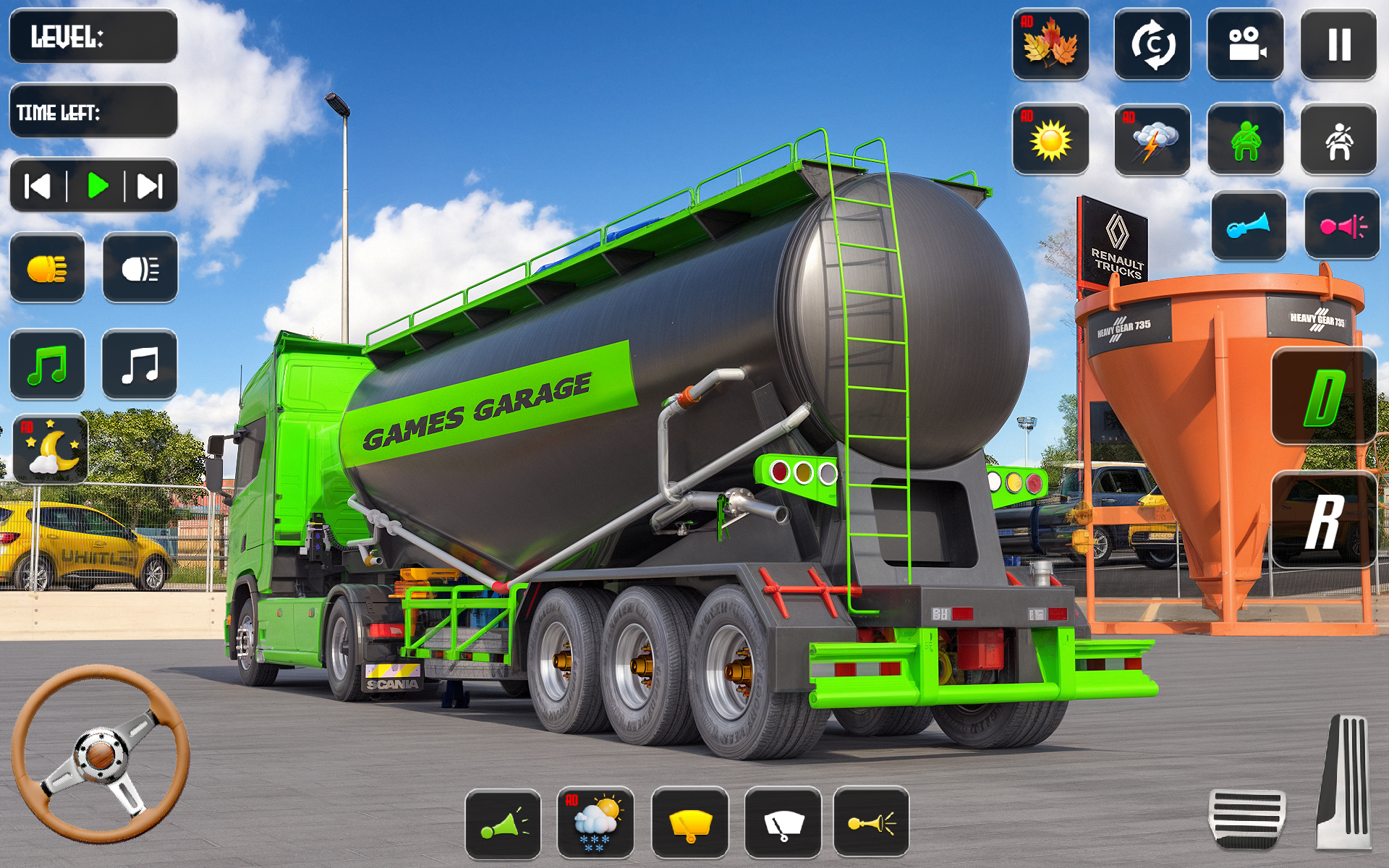The image size is (1389, 868).
Task: Toggle the headlight beams on
Action: coord(47,270)
